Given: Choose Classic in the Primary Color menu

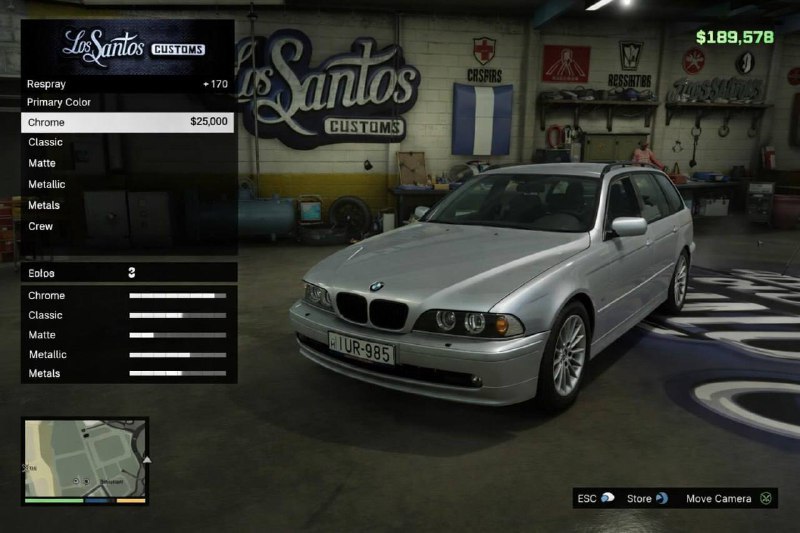Looking at the screenshot, I should tap(127, 142).
